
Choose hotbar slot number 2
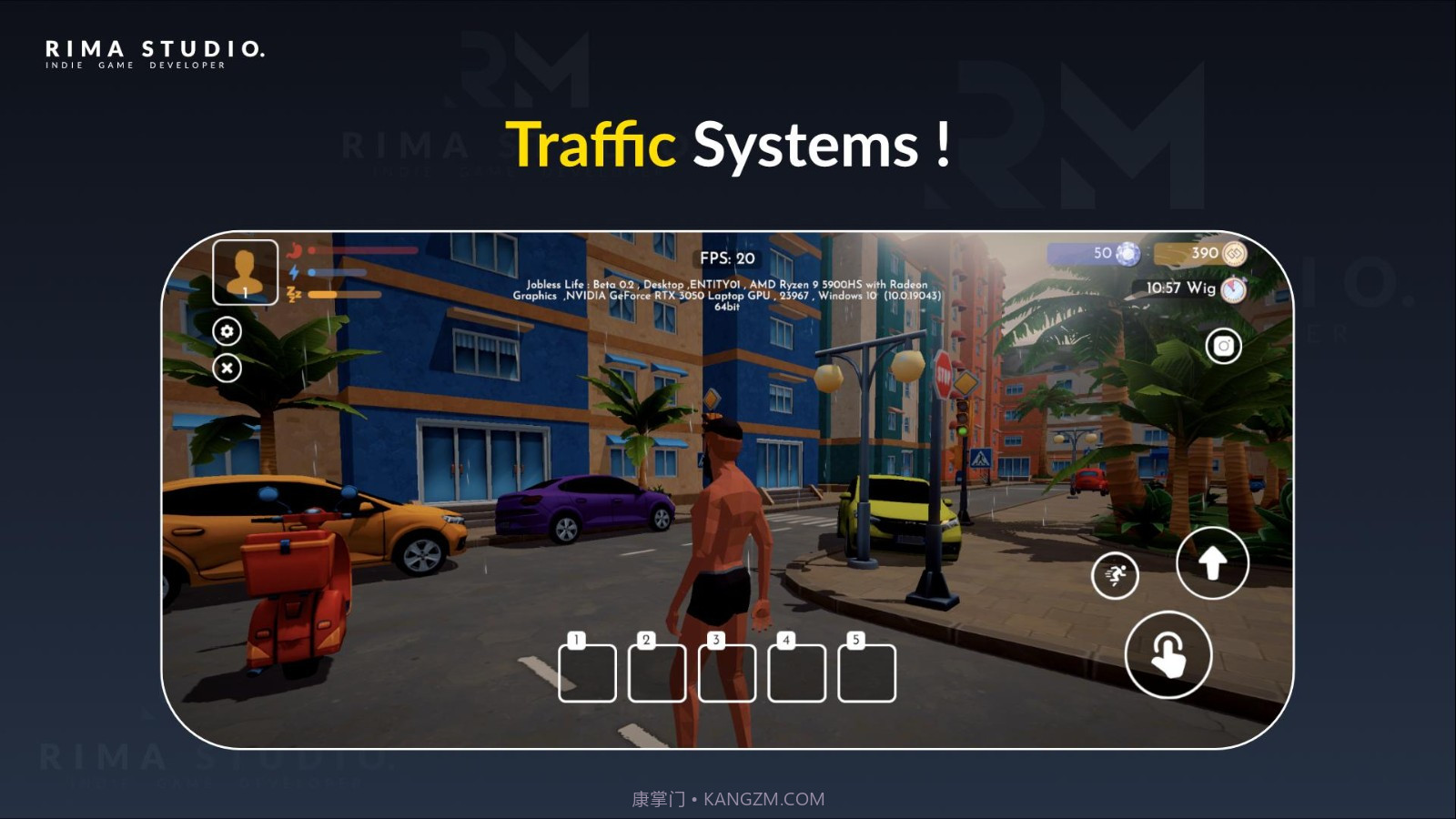click(x=657, y=672)
